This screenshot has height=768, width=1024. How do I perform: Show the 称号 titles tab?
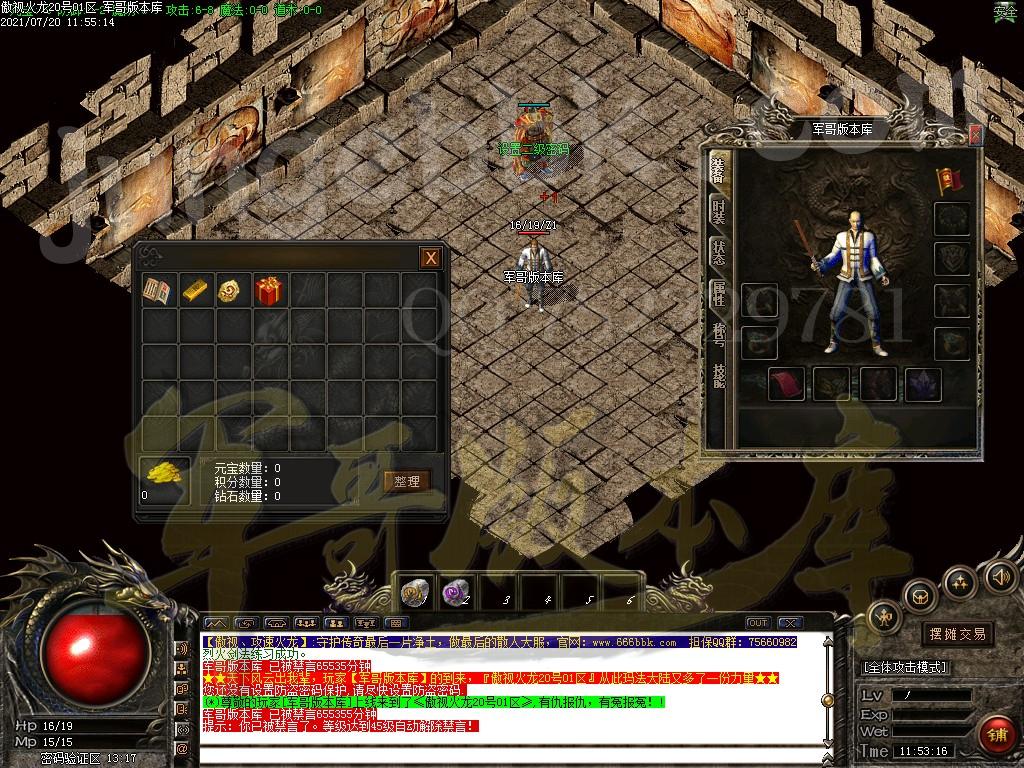(719, 334)
